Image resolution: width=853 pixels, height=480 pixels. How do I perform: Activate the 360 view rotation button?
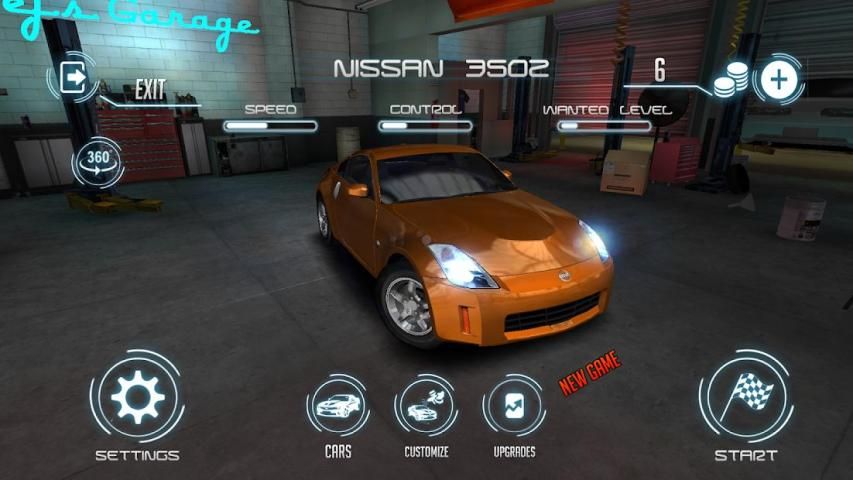[x=97, y=160]
